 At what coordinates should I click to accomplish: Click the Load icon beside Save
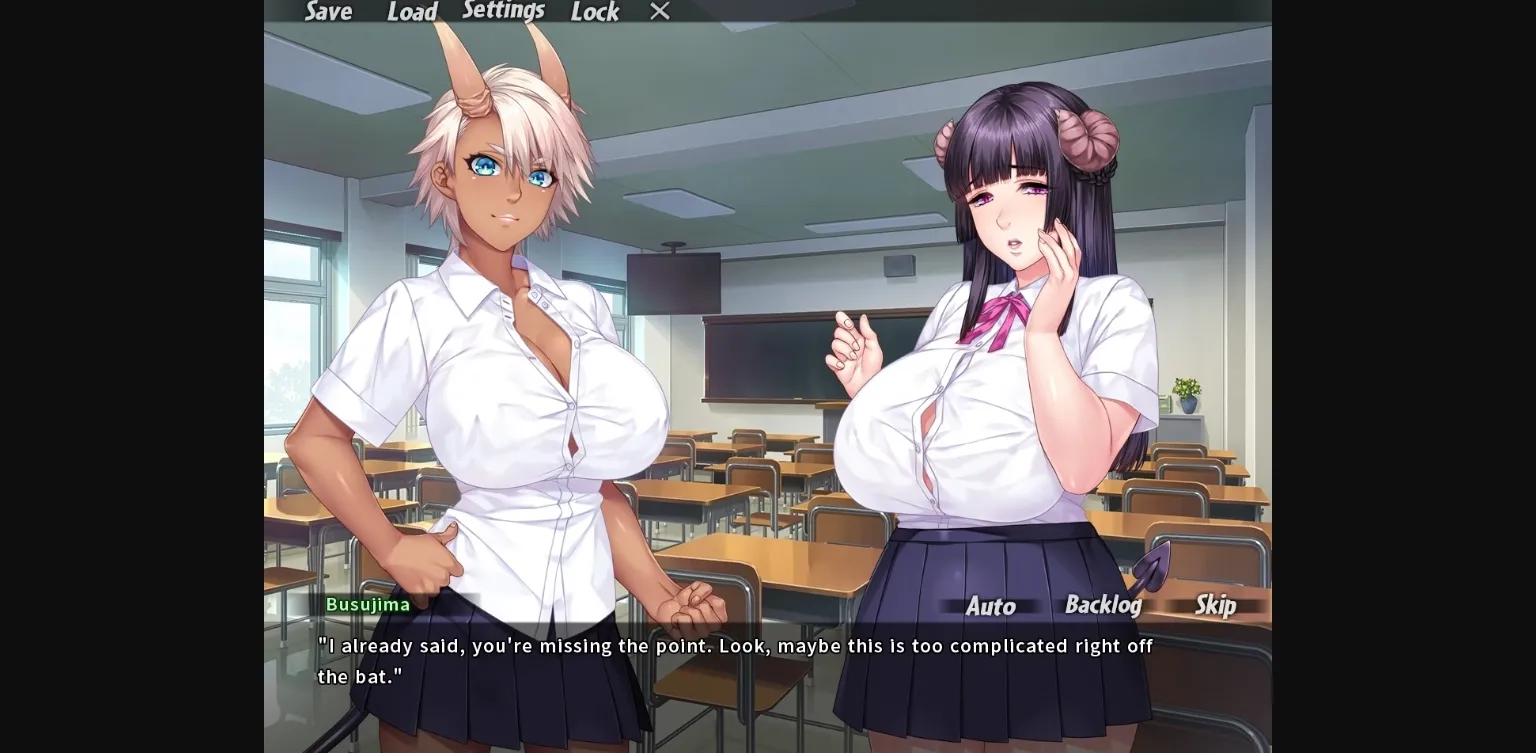click(x=411, y=12)
